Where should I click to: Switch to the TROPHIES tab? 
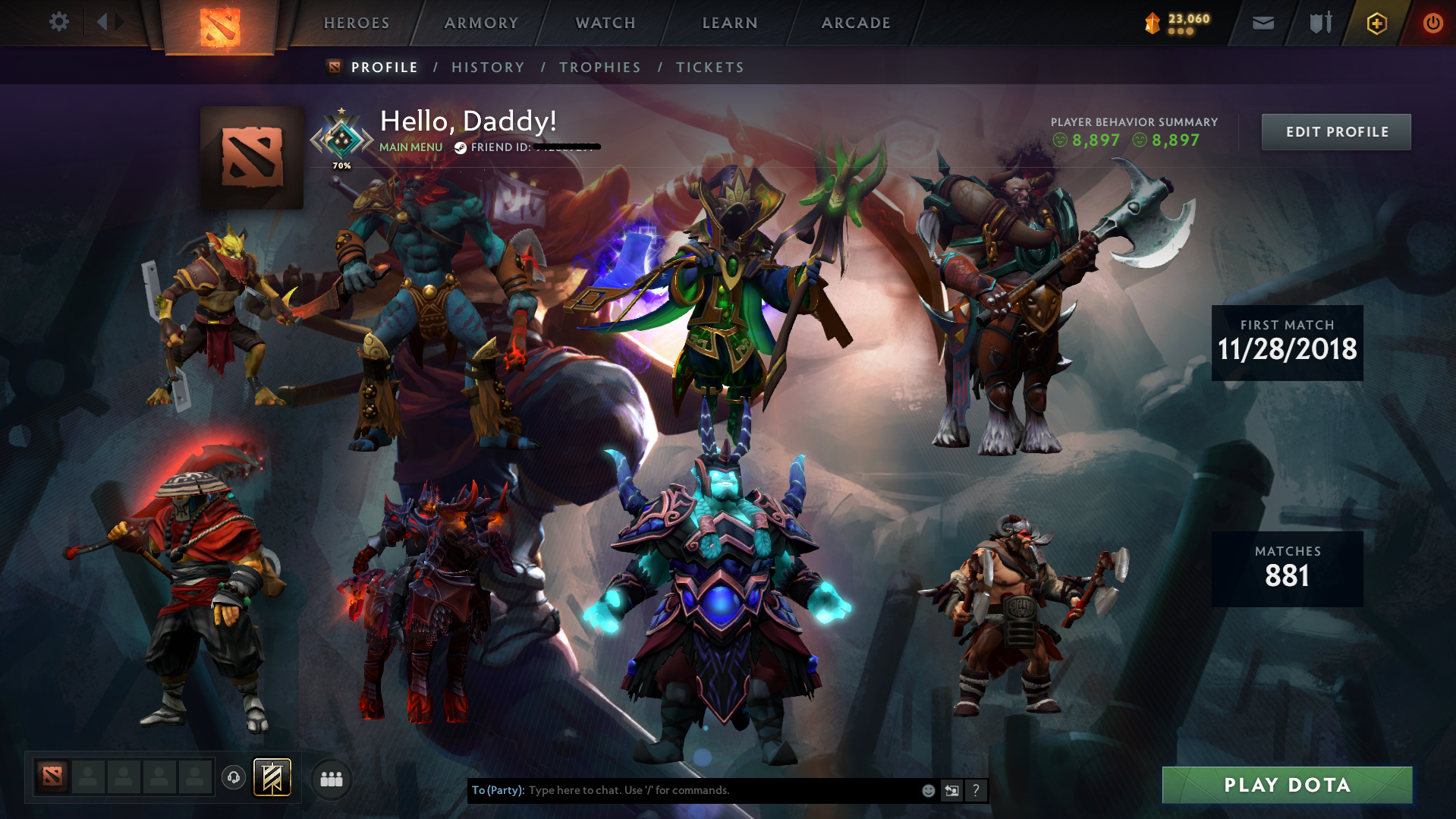(x=599, y=67)
